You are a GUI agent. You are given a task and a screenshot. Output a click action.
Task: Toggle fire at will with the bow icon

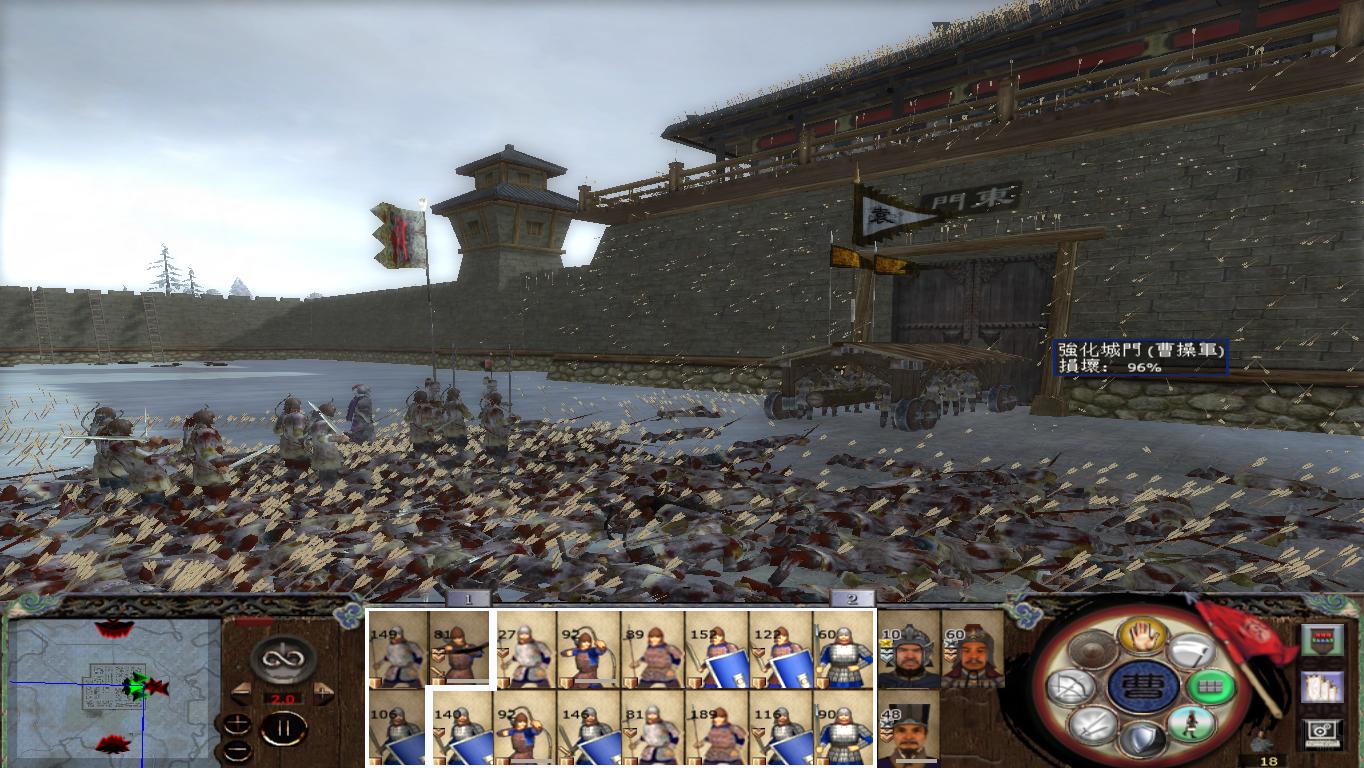[x=1071, y=685]
